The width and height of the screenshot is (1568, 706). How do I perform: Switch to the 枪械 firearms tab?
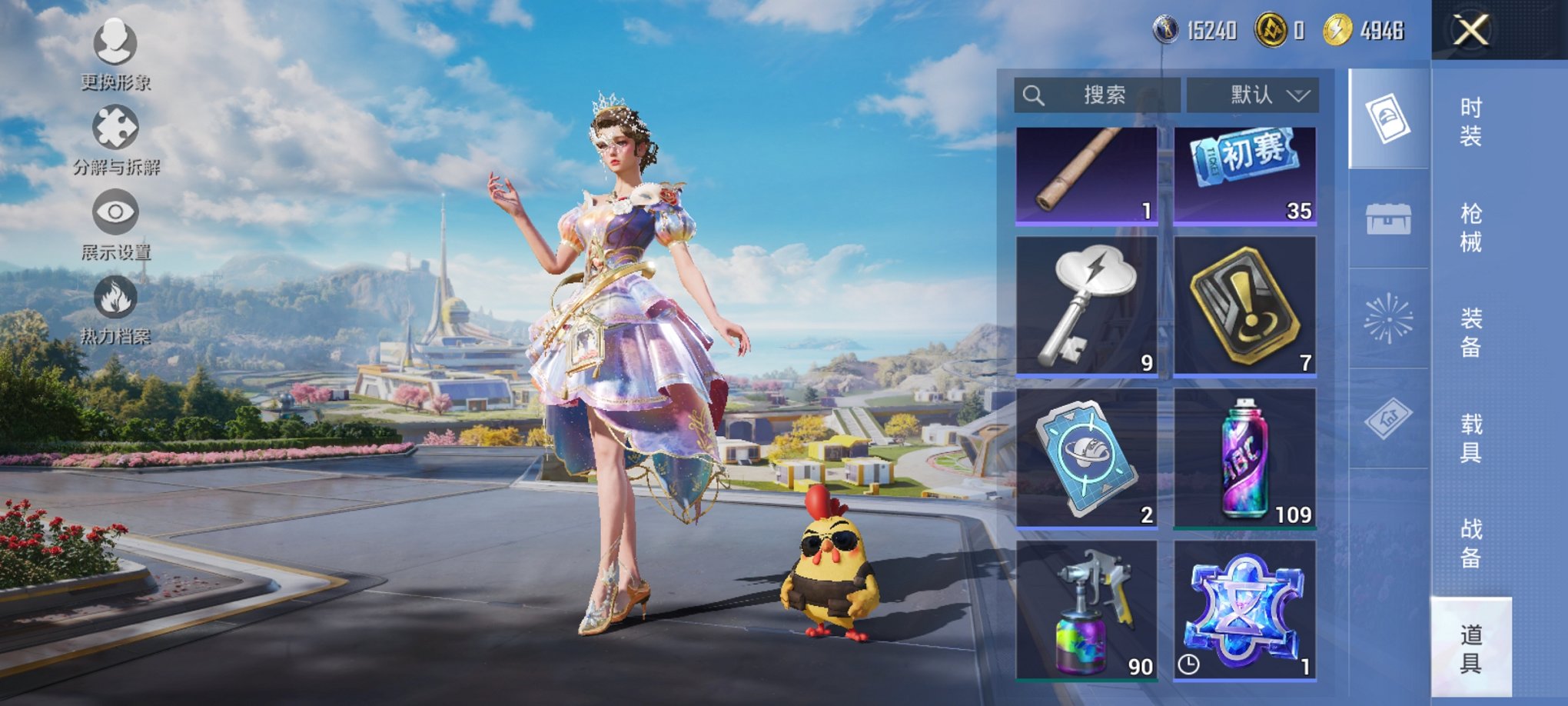[1470, 228]
